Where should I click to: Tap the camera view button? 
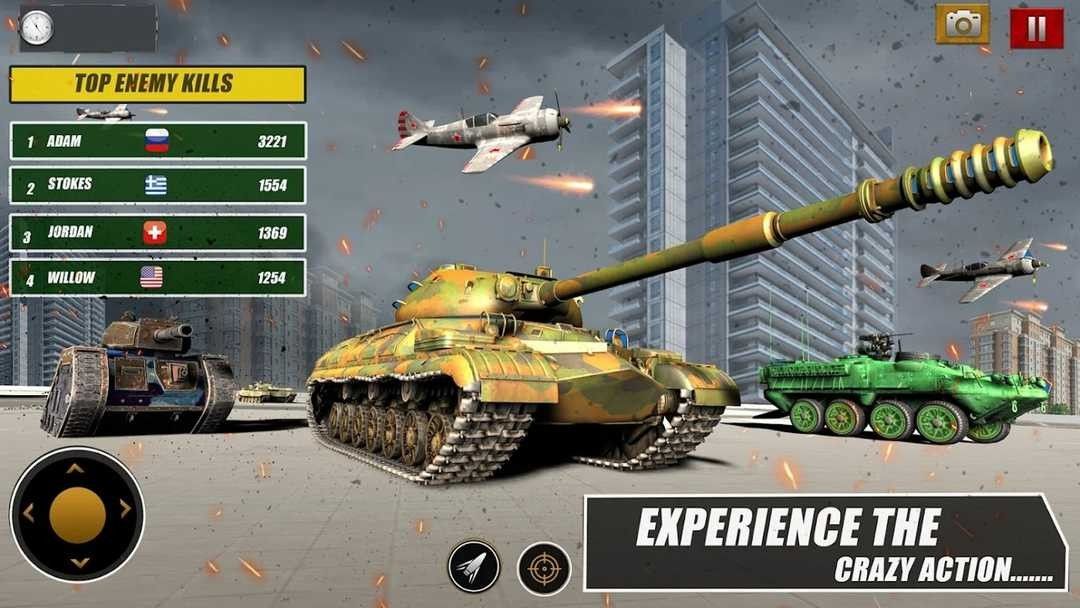[x=962, y=25]
